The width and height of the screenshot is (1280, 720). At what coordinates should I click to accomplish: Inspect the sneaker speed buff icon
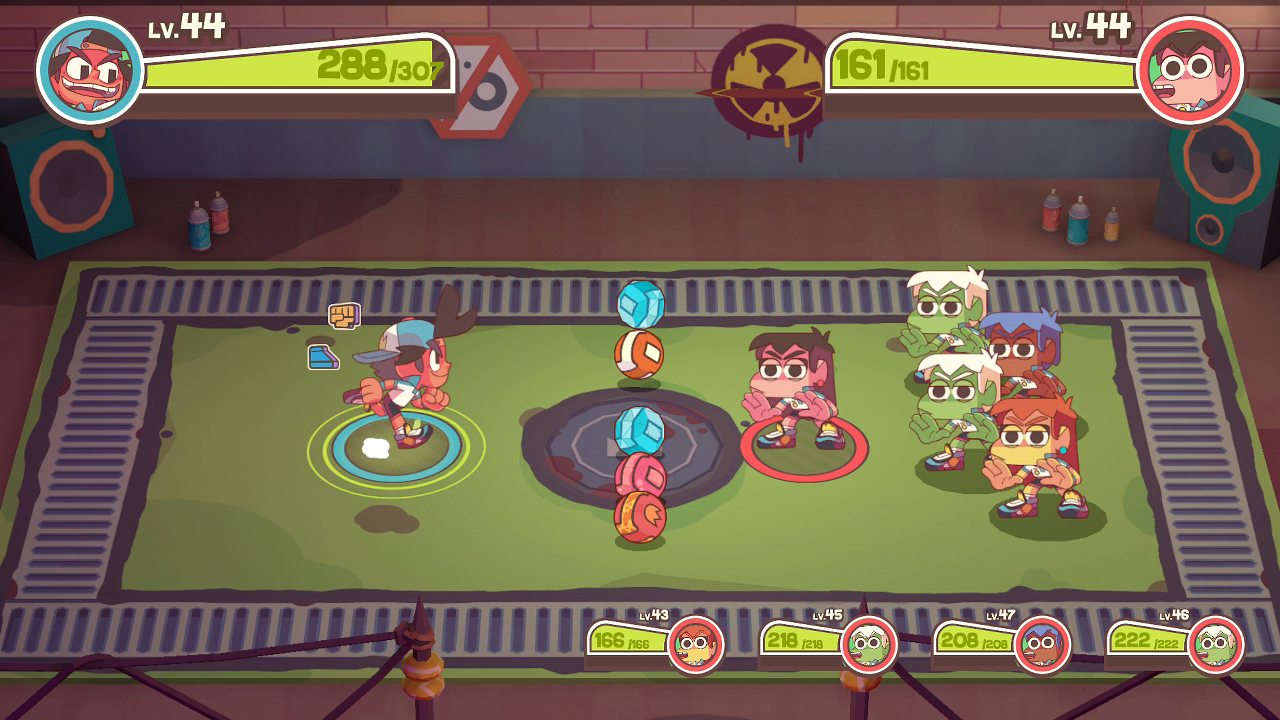(323, 357)
